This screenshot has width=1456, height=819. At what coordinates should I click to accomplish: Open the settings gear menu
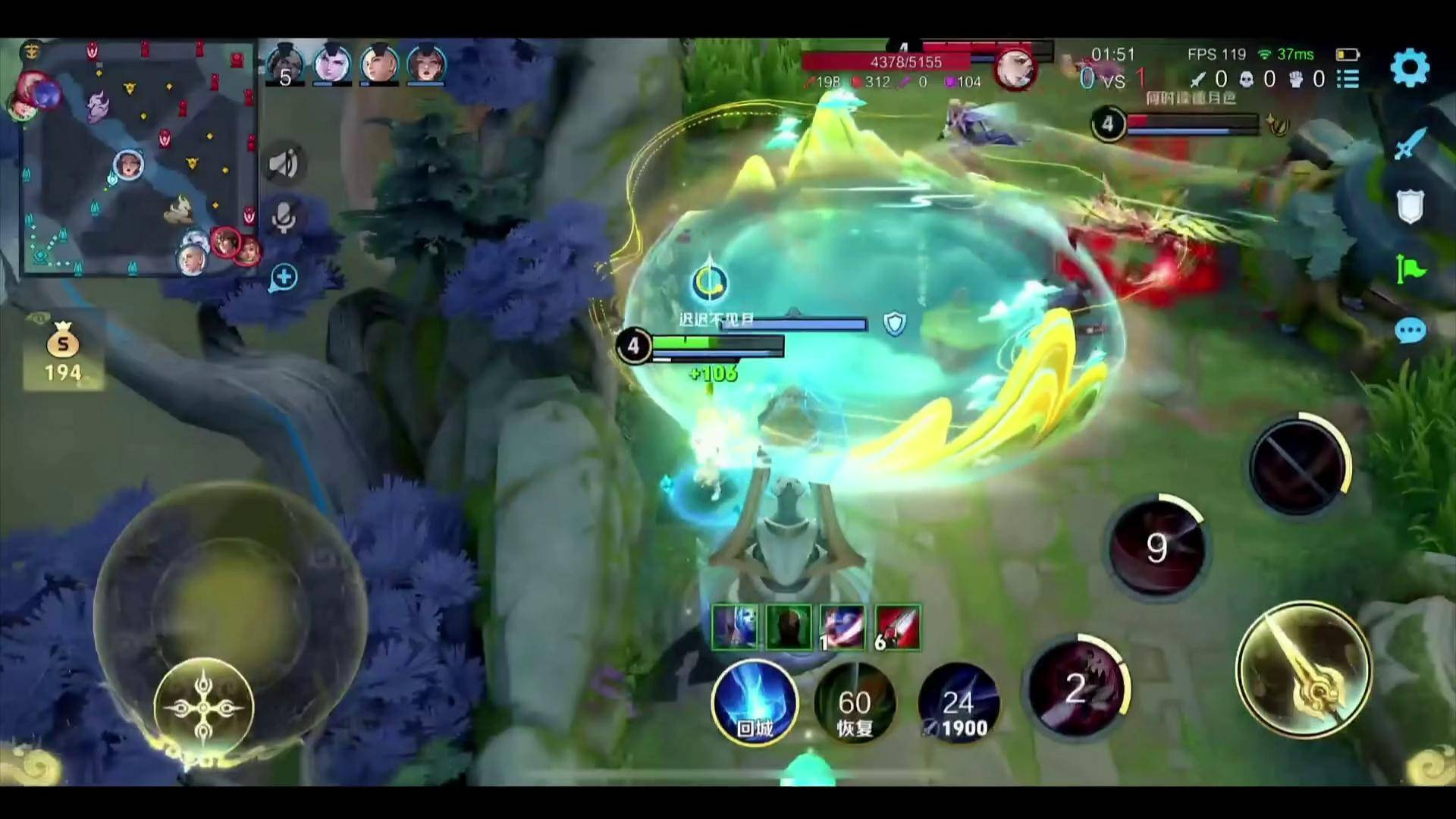(x=1410, y=68)
